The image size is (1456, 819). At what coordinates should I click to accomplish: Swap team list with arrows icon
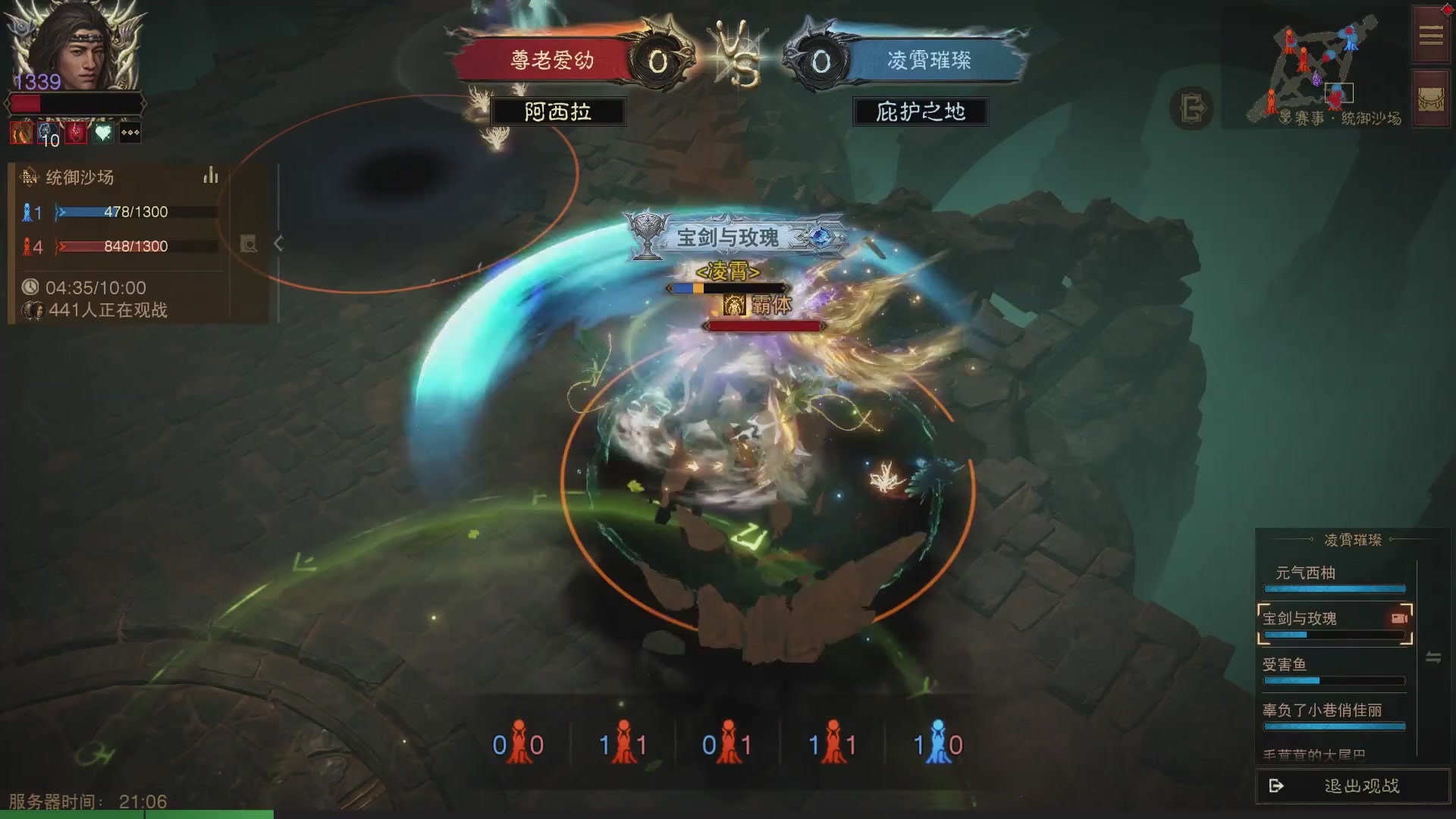(x=1433, y=657)
